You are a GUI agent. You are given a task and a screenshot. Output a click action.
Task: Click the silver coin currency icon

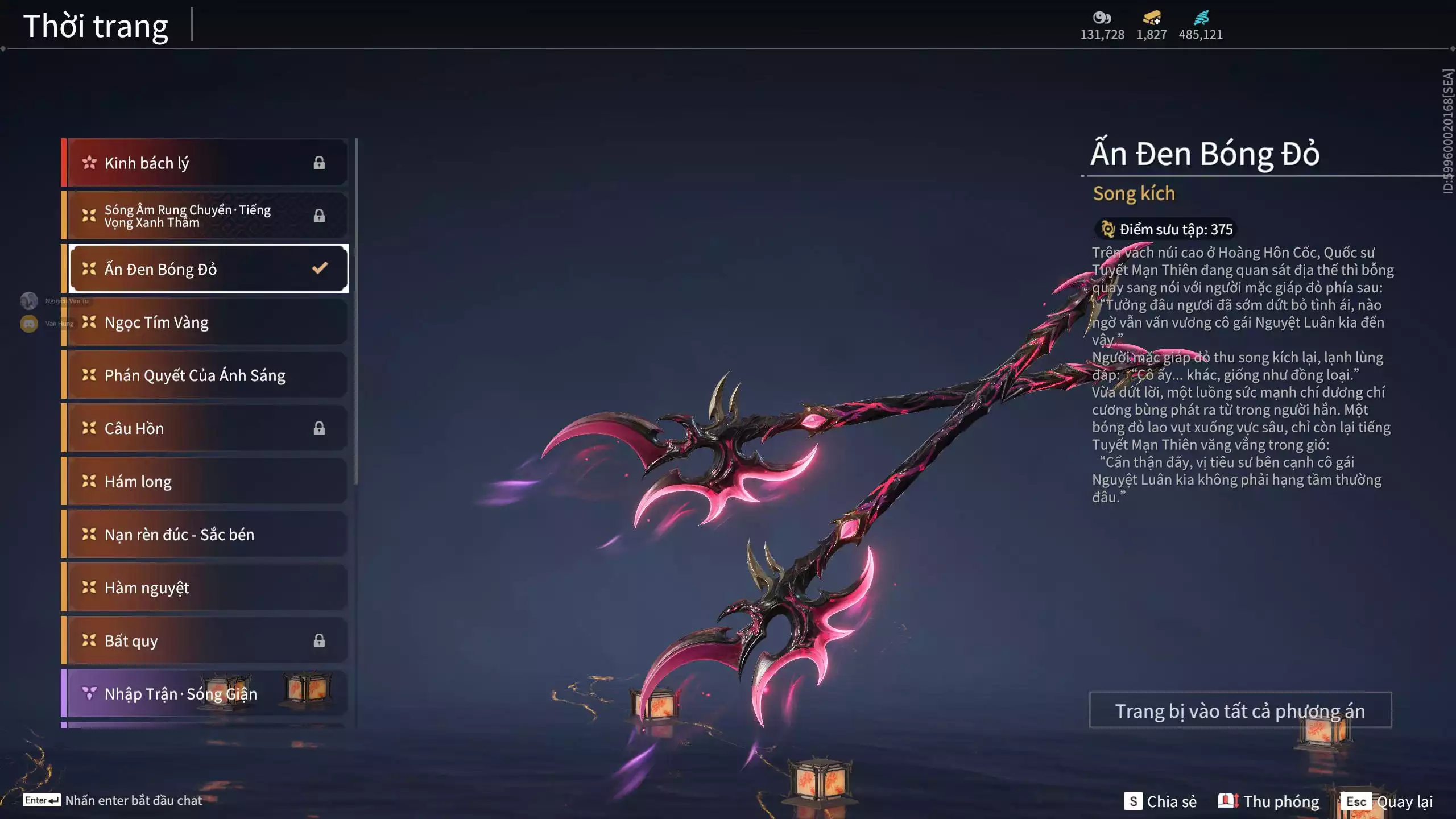pyautogui.click(x=1102, y=18)
